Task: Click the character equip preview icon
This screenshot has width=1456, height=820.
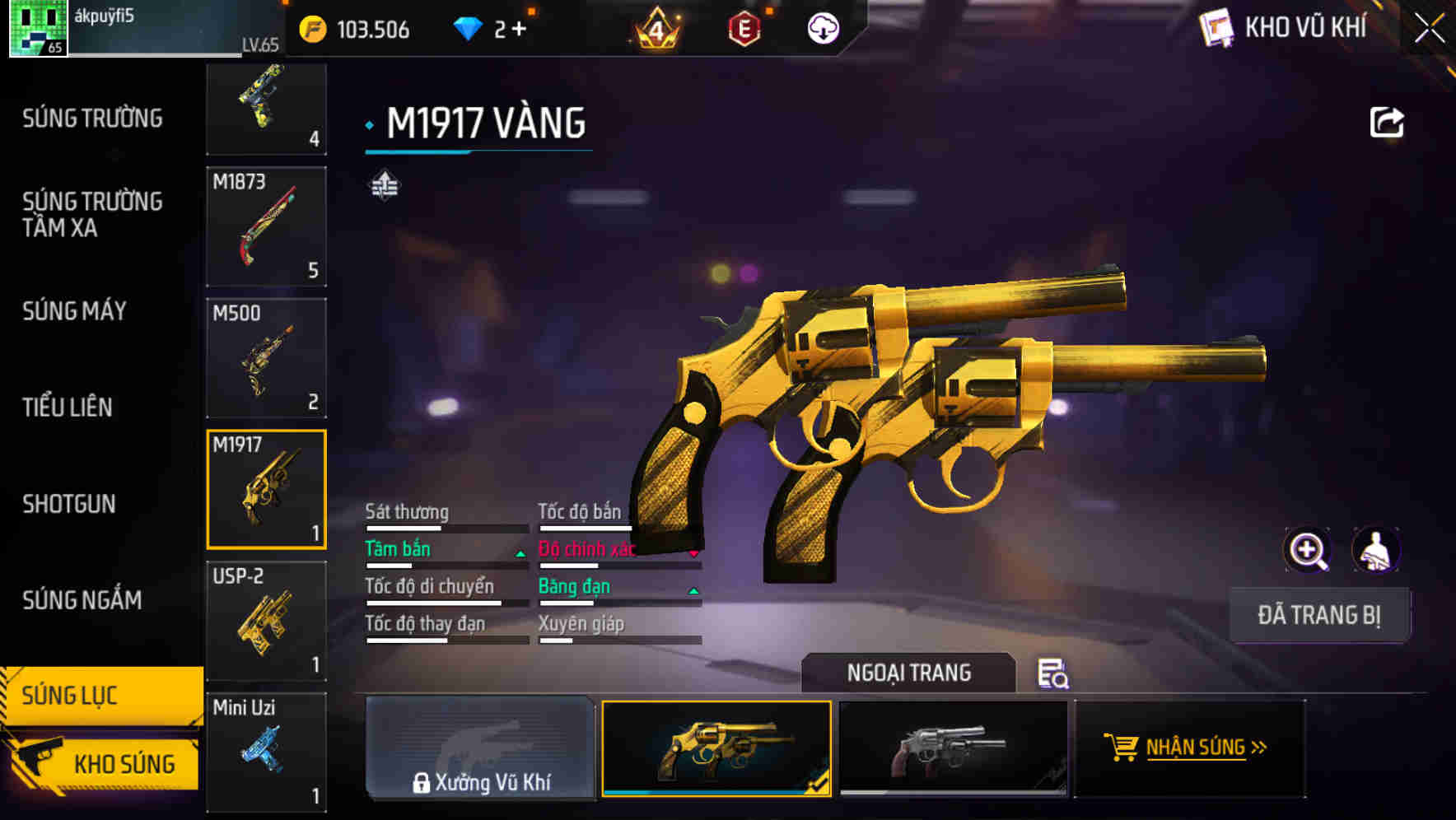Action: [x=1376, y=550]
